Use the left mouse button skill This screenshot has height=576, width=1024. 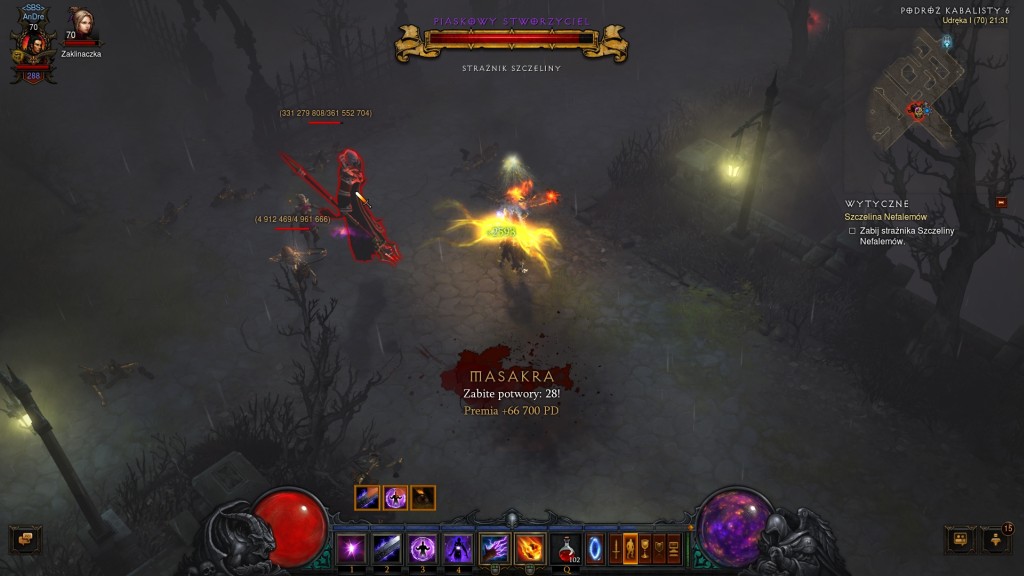coord(495,548)
